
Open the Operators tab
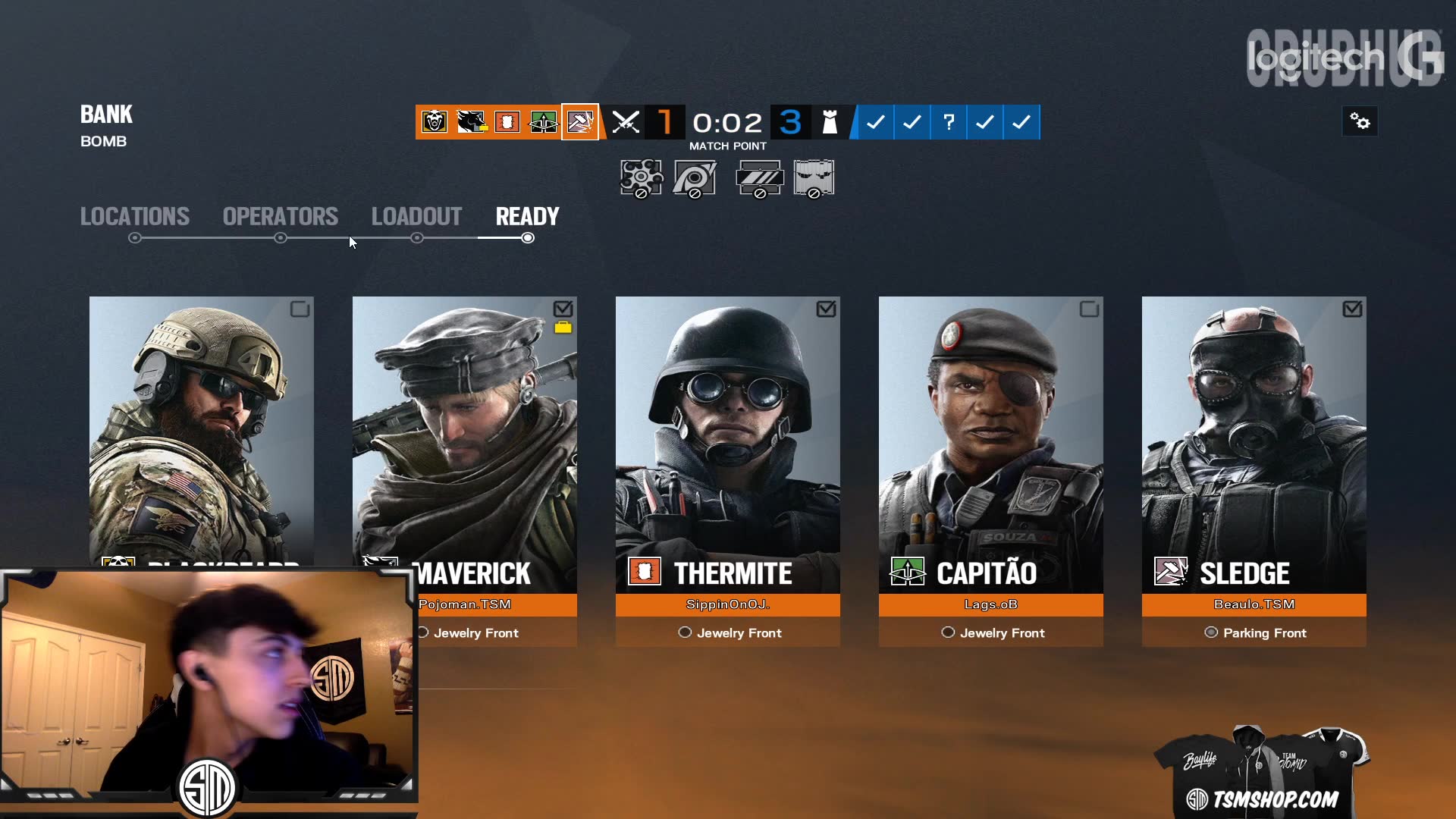pyautogui.click(x=281, y=217)
